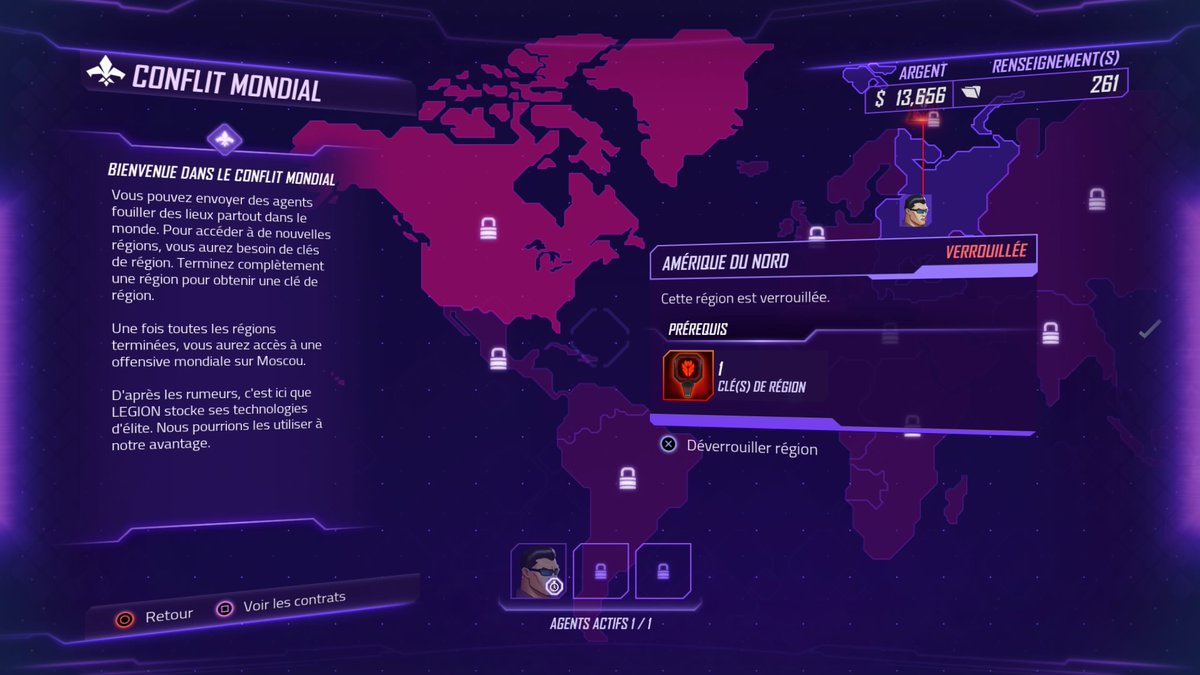Select the region key prerequisite icon

(x=688, y=376)
